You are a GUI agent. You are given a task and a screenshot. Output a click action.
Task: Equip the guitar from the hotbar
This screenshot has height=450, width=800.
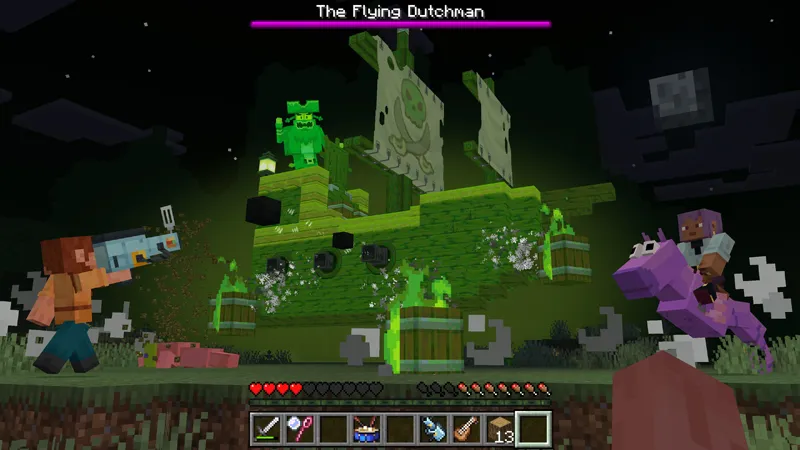(466, 429)
